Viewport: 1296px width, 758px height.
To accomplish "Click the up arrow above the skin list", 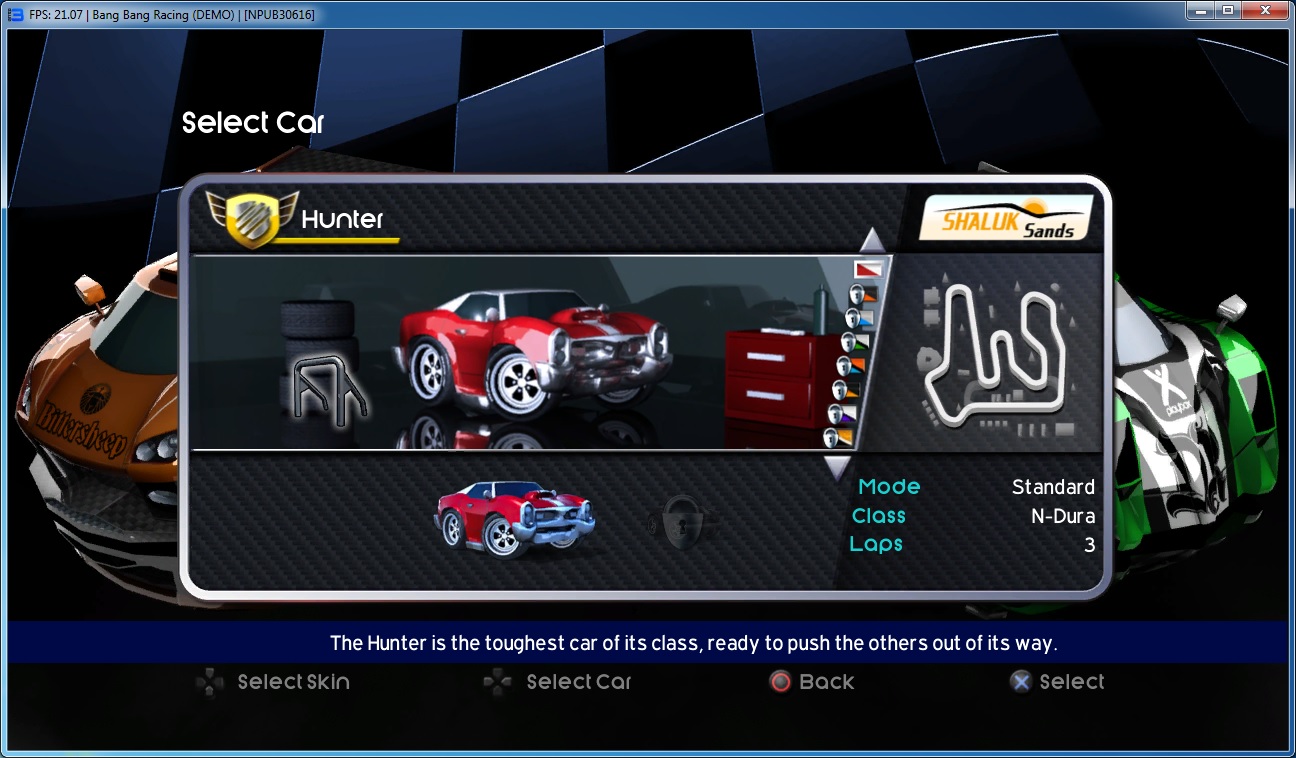I will pos(872,241).
